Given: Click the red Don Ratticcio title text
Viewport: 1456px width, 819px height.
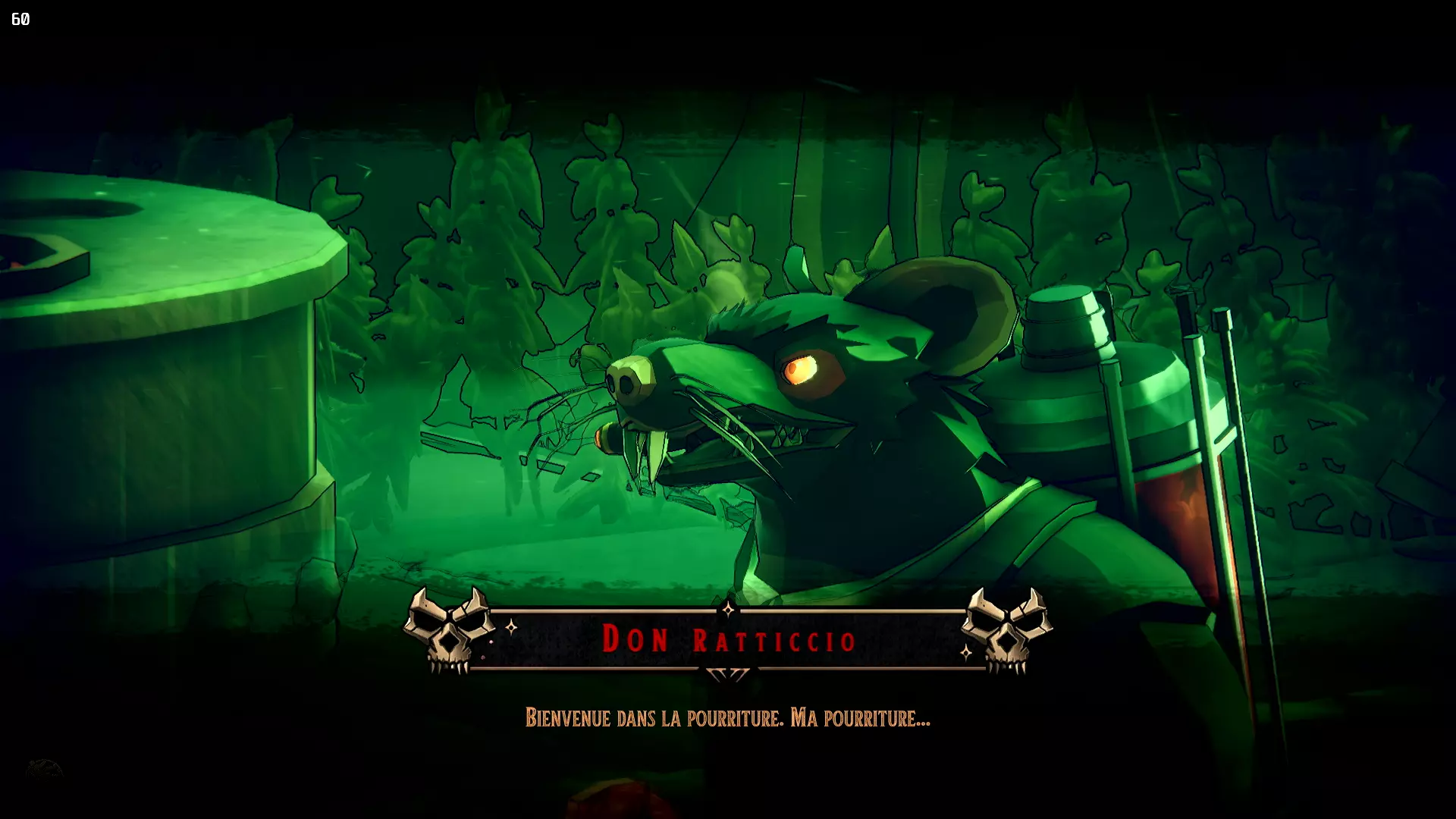Looking at the screenshot, I should tap(730, 639).
